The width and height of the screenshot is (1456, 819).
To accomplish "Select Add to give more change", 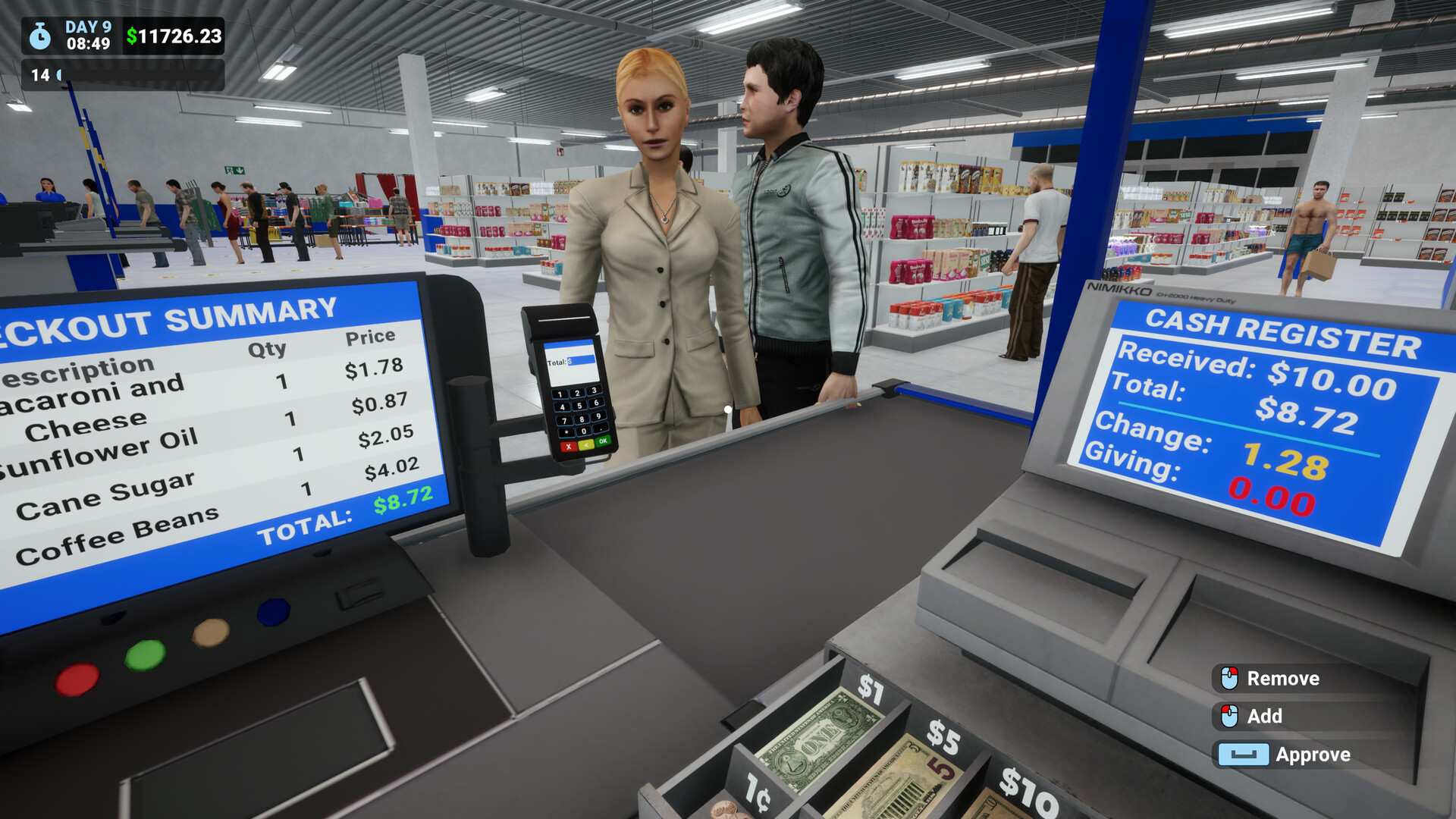I will (1263, 716).
